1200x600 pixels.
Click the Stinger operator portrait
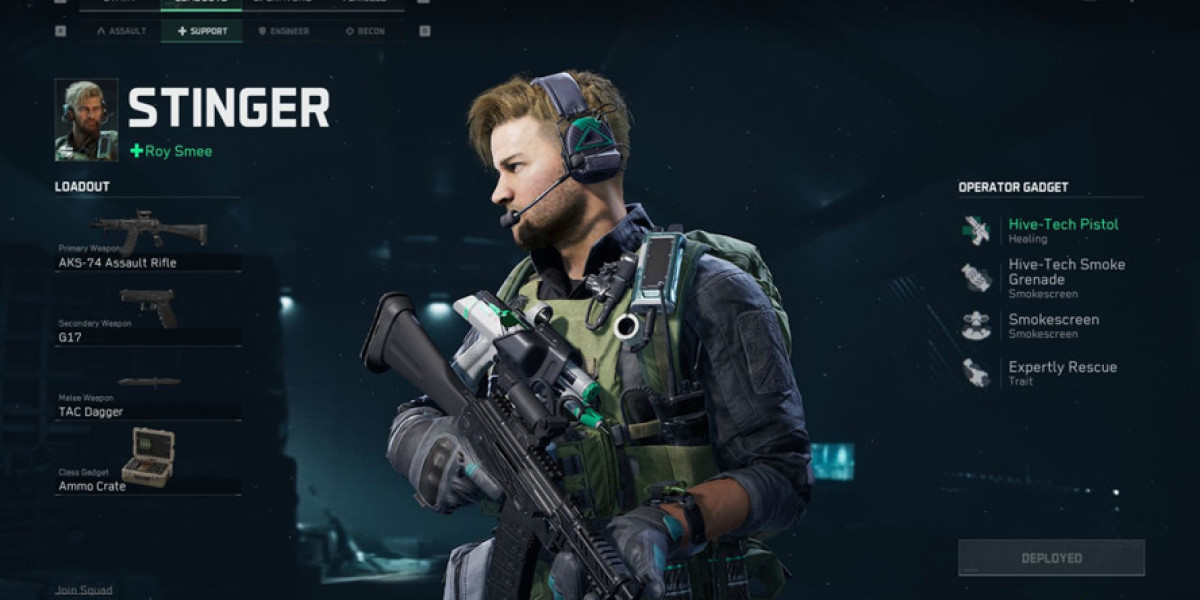tap(86, 120)
